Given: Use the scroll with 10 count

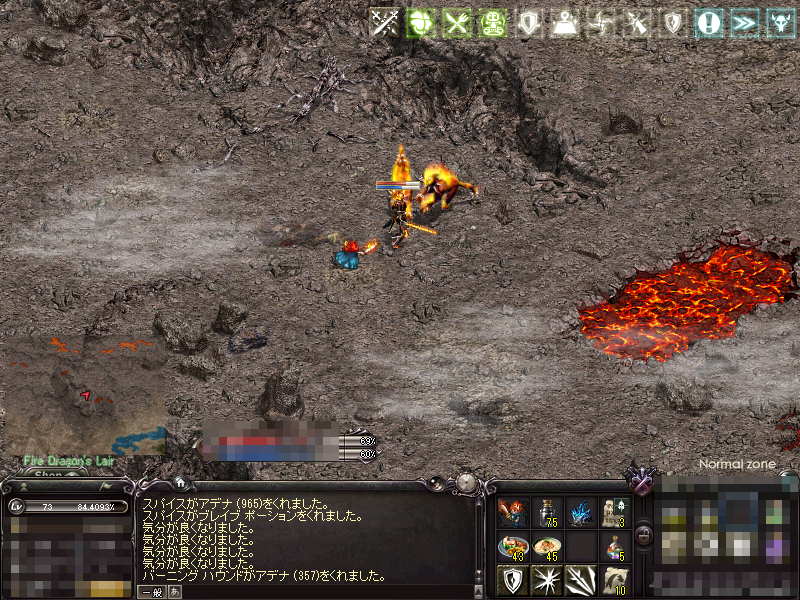Looking at the screenshot, I should (x=615, y=579).
